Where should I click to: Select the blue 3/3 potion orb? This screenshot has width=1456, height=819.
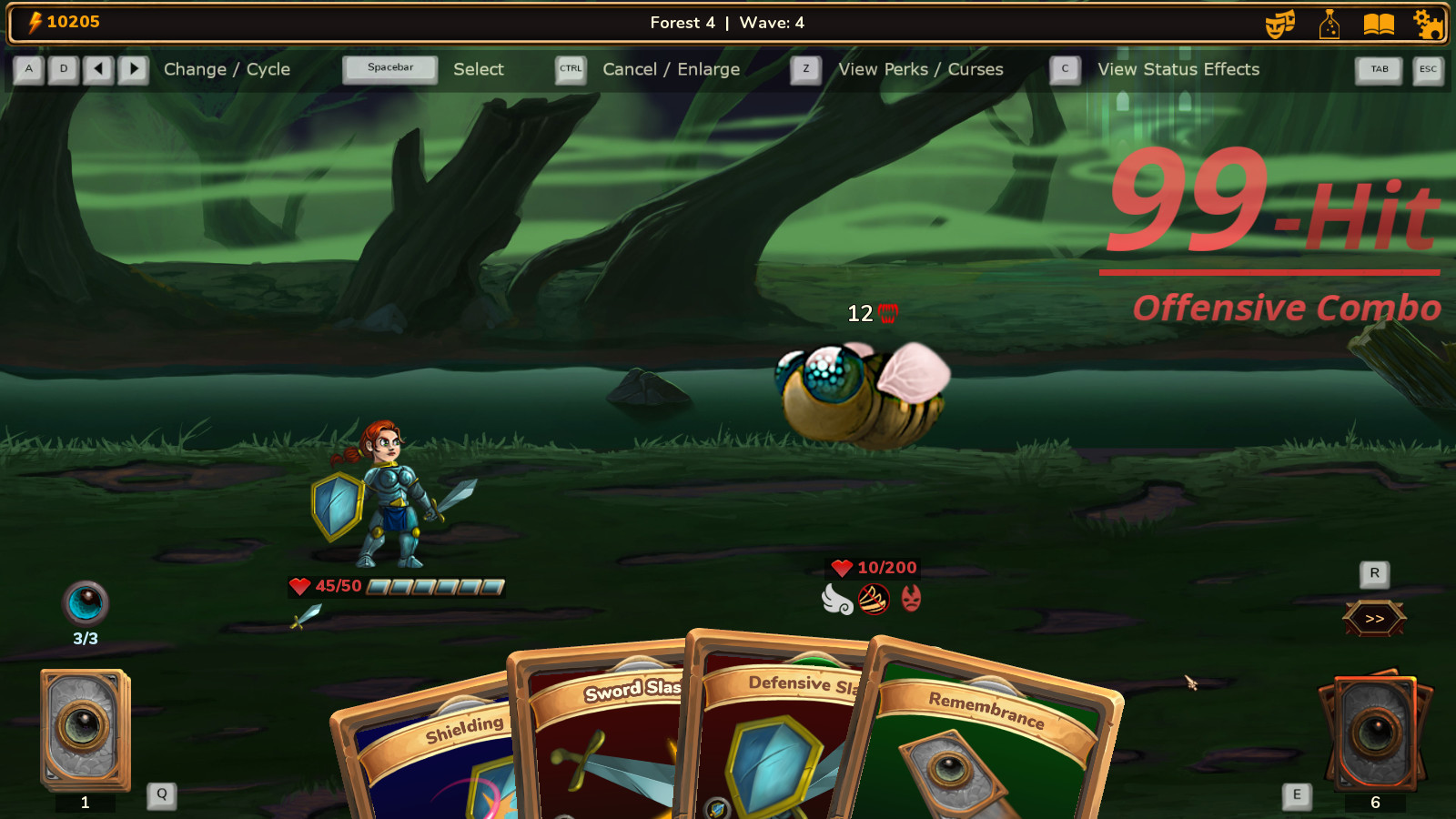pos(86,603)
